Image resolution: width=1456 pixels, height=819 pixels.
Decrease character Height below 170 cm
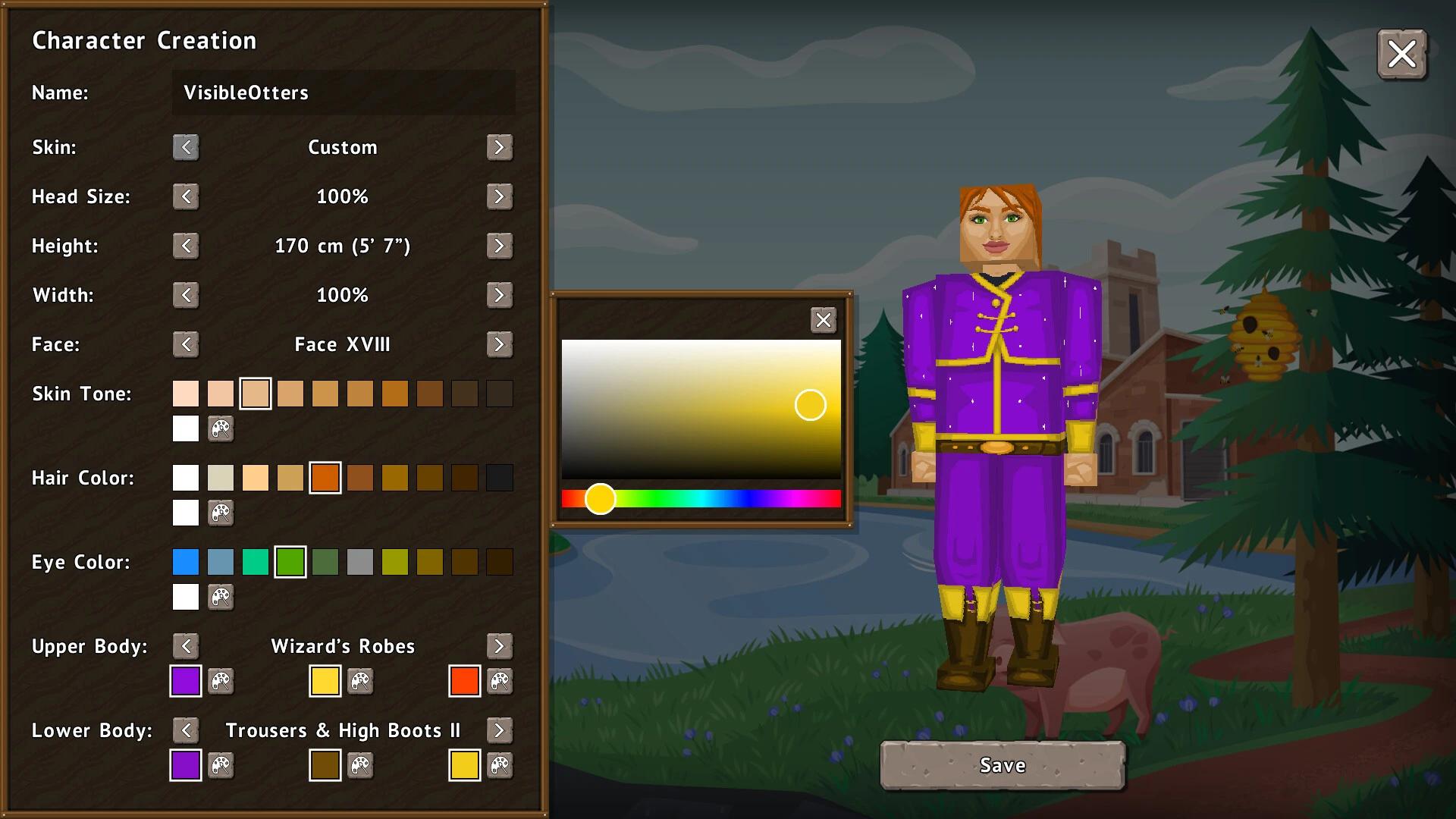(185, 246)
